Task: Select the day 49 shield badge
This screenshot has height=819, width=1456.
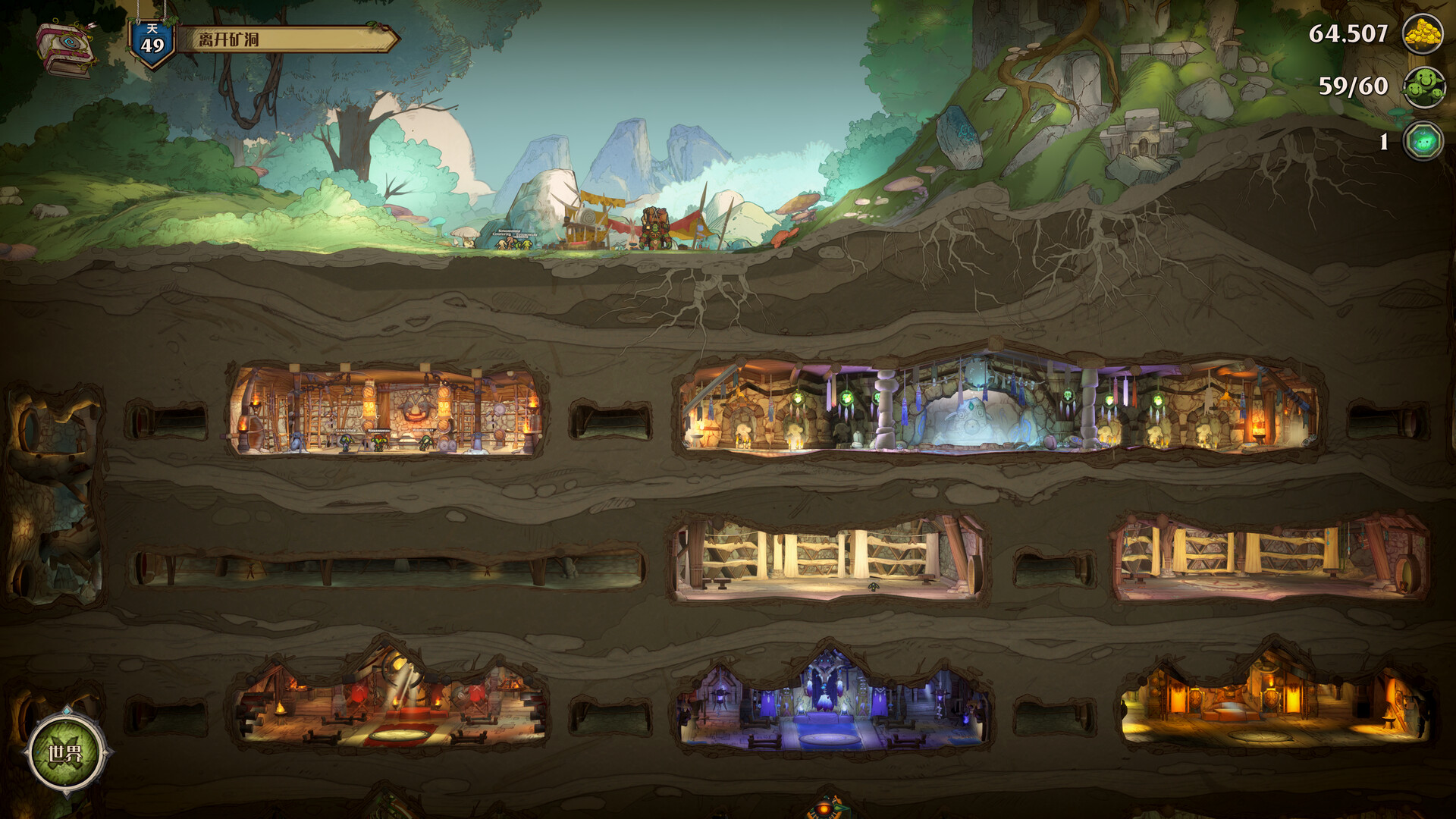Action: 152,42
